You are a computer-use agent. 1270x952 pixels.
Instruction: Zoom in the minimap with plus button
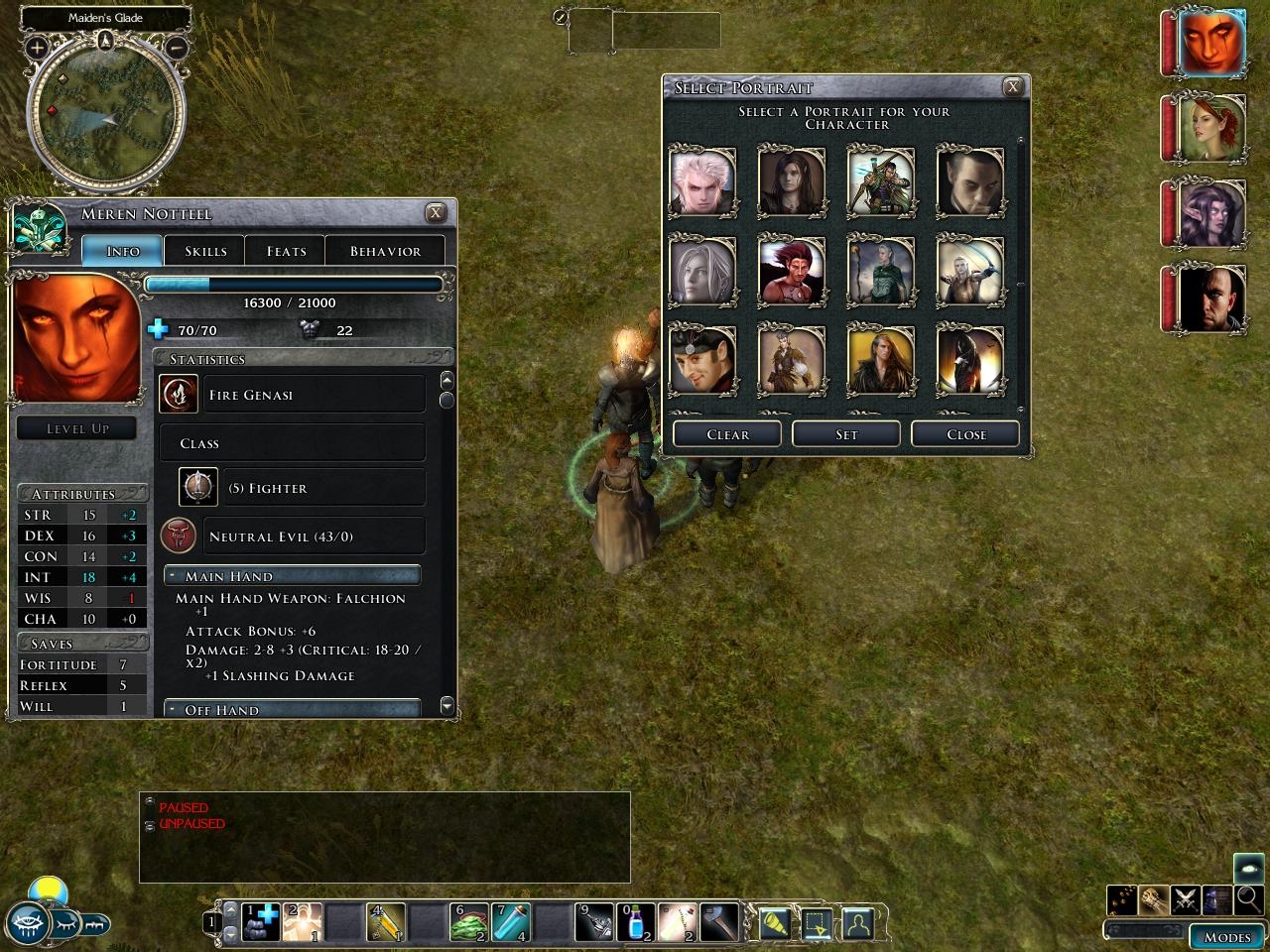click(37, 47)
